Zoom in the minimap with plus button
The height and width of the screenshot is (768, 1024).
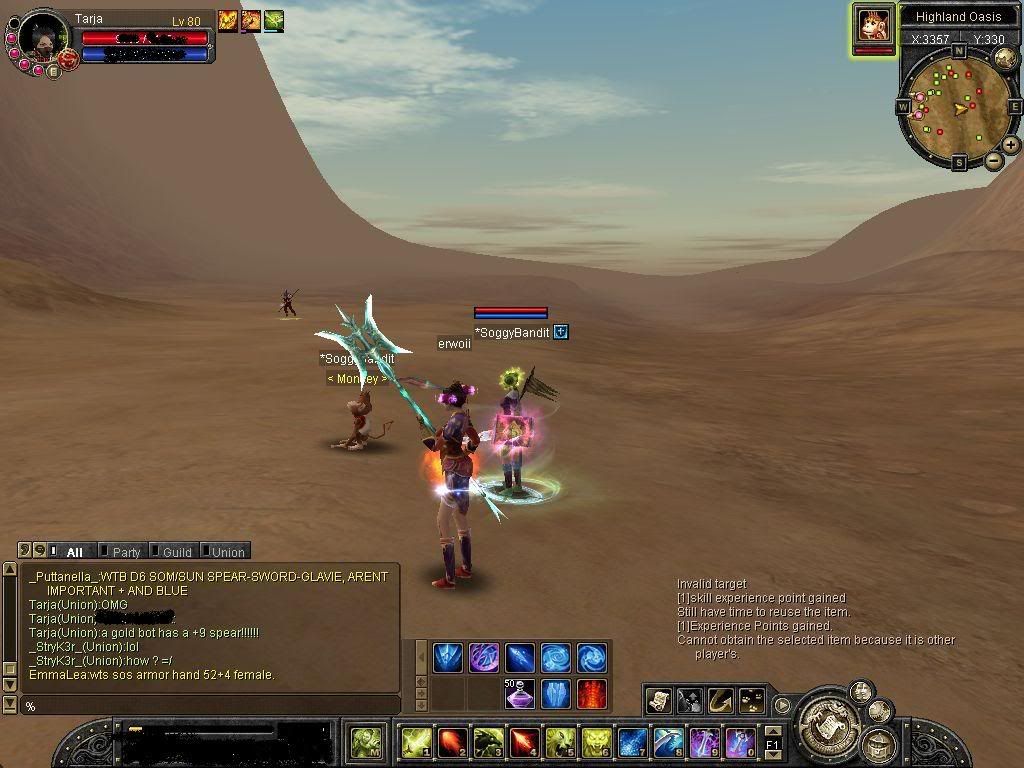pyautogui.click(x=1011, y=145)
